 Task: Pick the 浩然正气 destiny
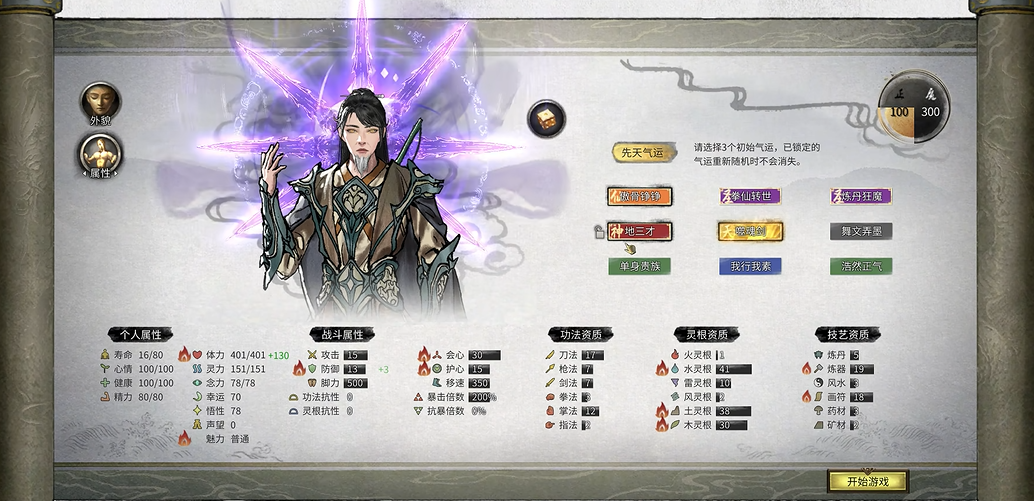point(860,266)
